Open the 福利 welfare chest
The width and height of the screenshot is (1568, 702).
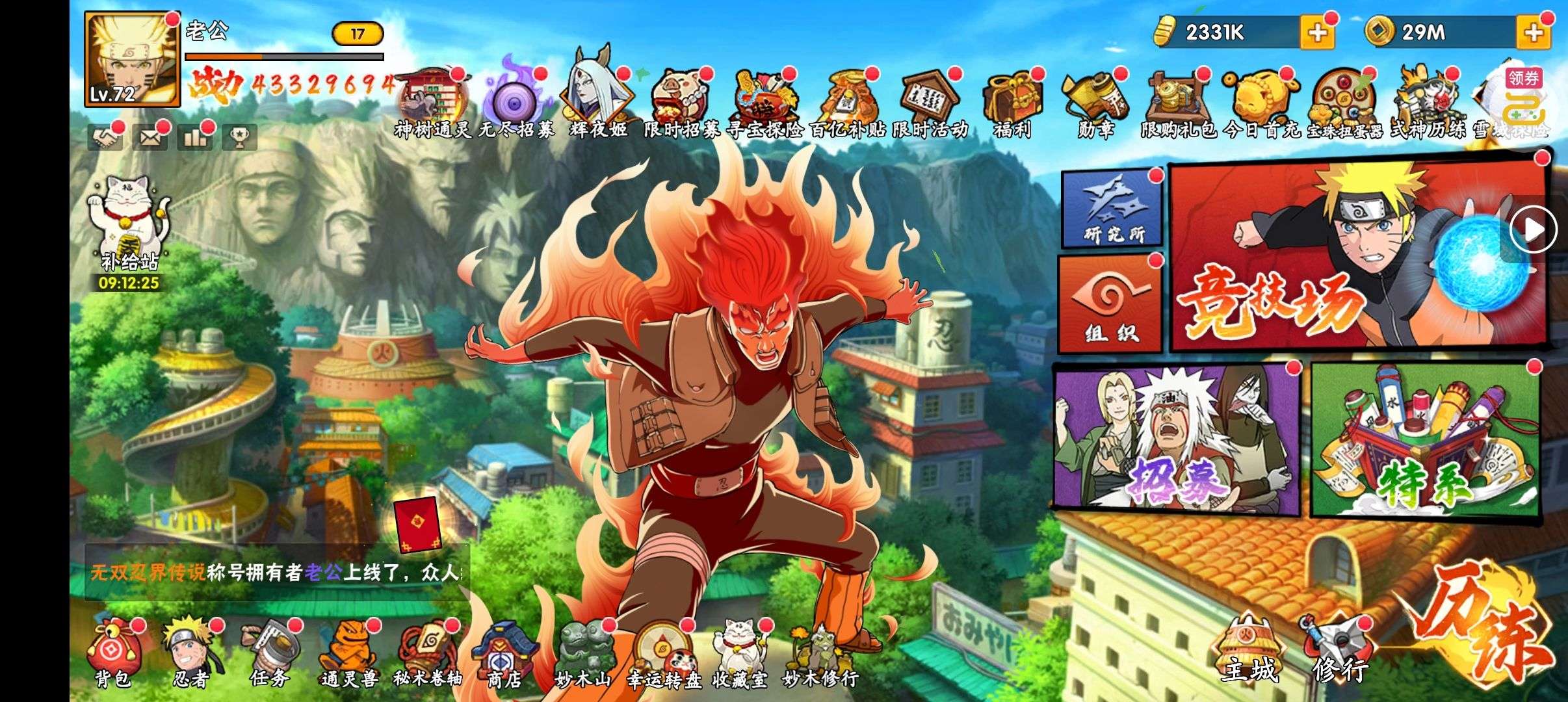pyautogui.click(x=1012, y=105)
